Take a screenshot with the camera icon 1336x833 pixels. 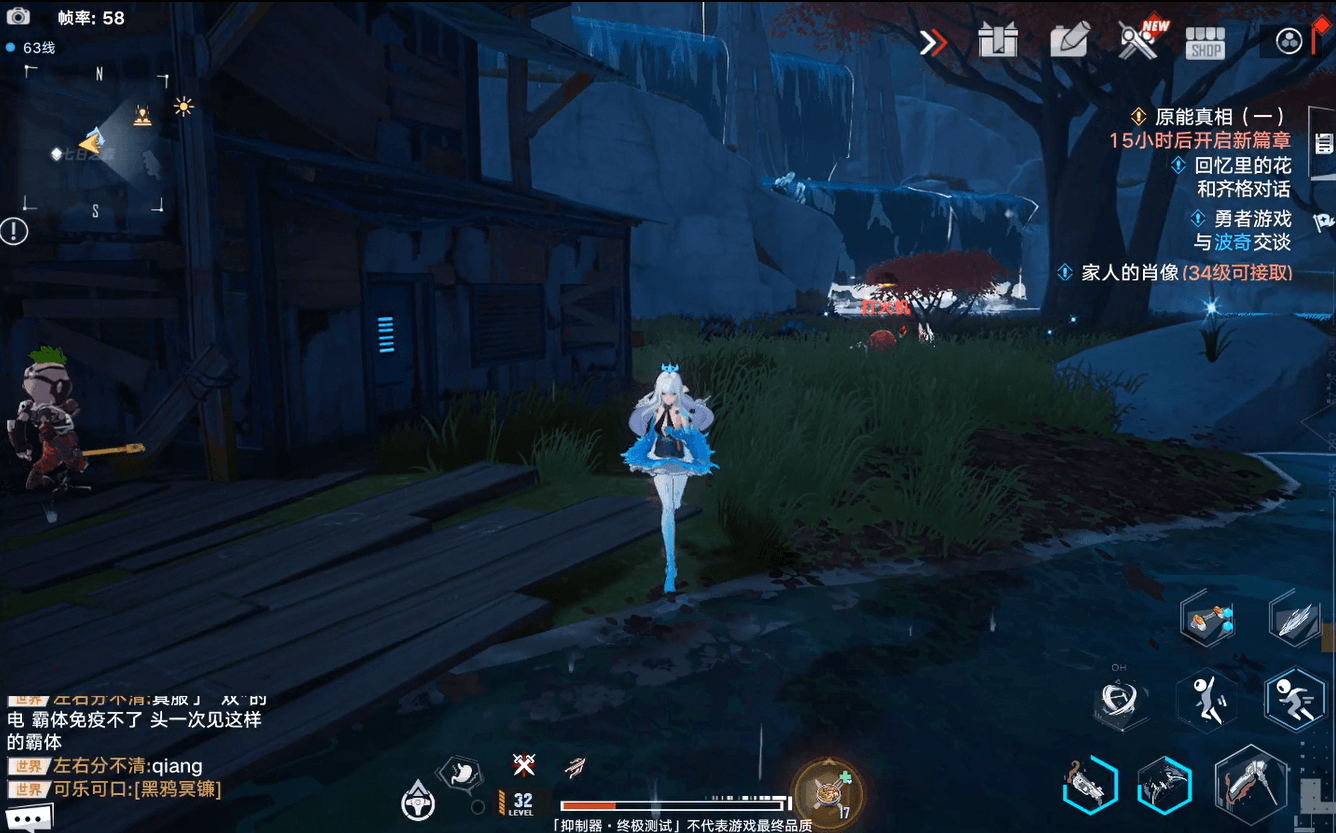[18, 17]
